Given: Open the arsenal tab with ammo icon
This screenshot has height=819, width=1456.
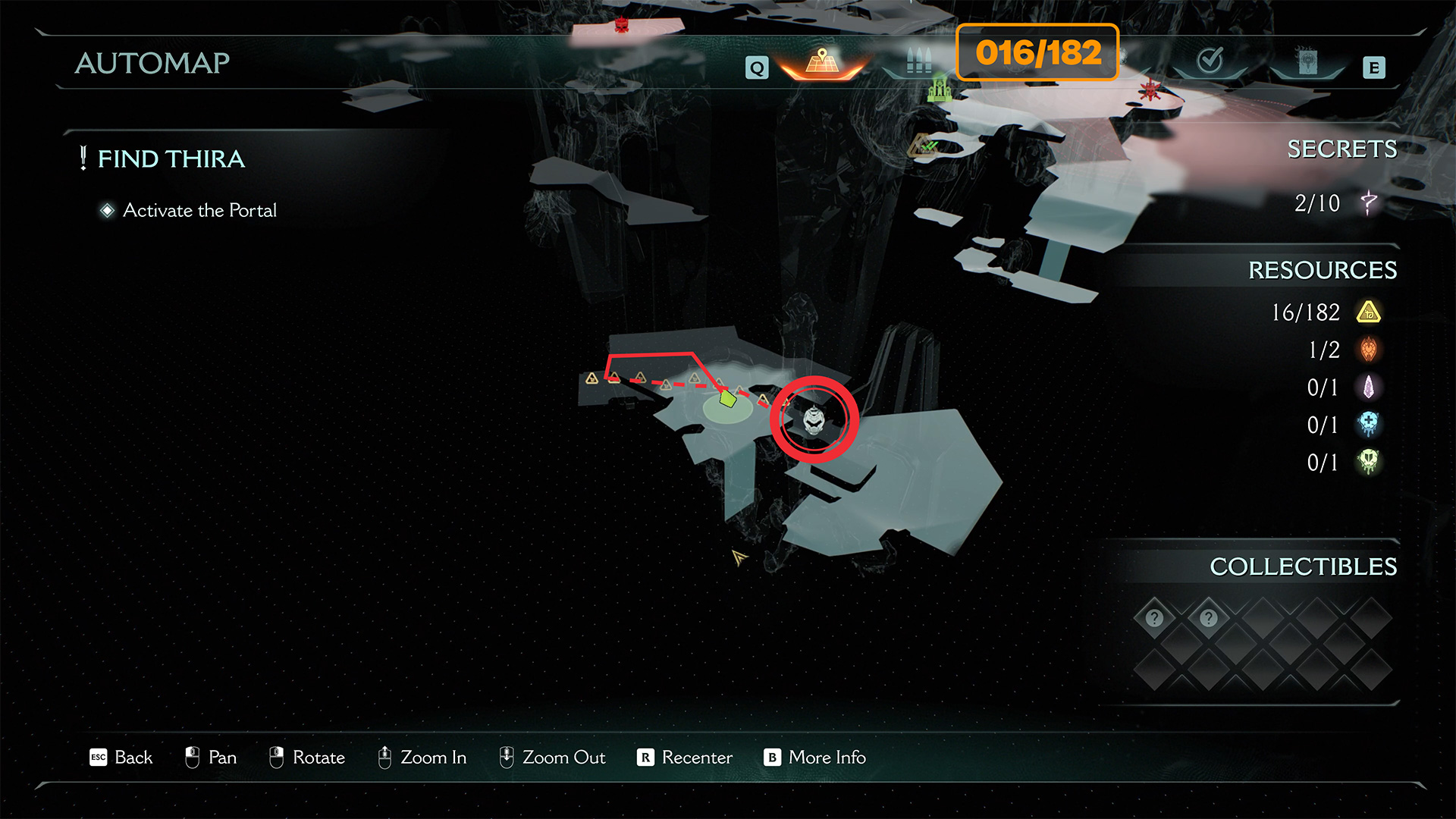Looking at the screenshot, I should [918, 62].
